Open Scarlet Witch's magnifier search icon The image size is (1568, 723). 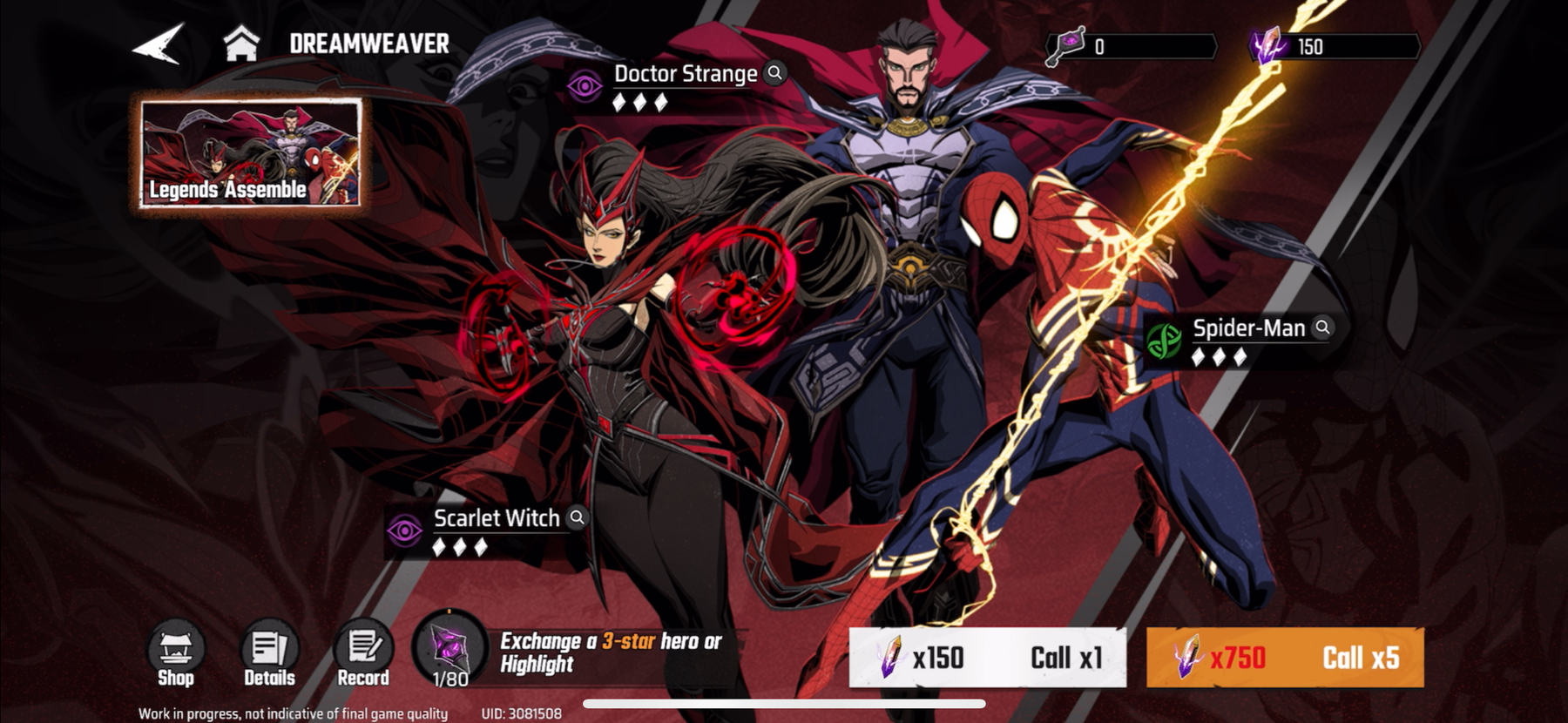click(577, 518)
